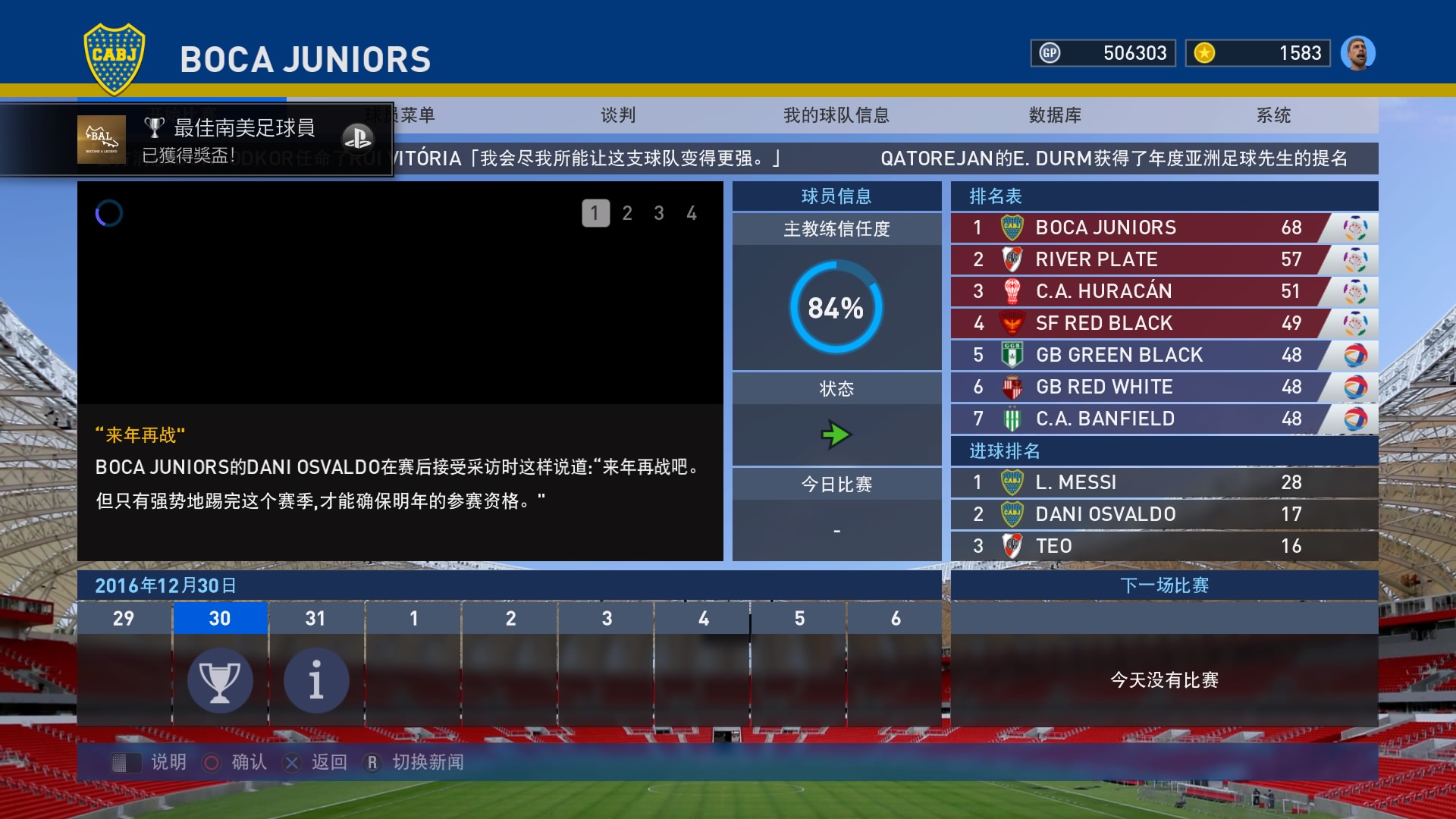Open the 谈判 negotiation menu tab
Image resolution: width=1456 pixels, height=819 pixels.
click(618, 115)
